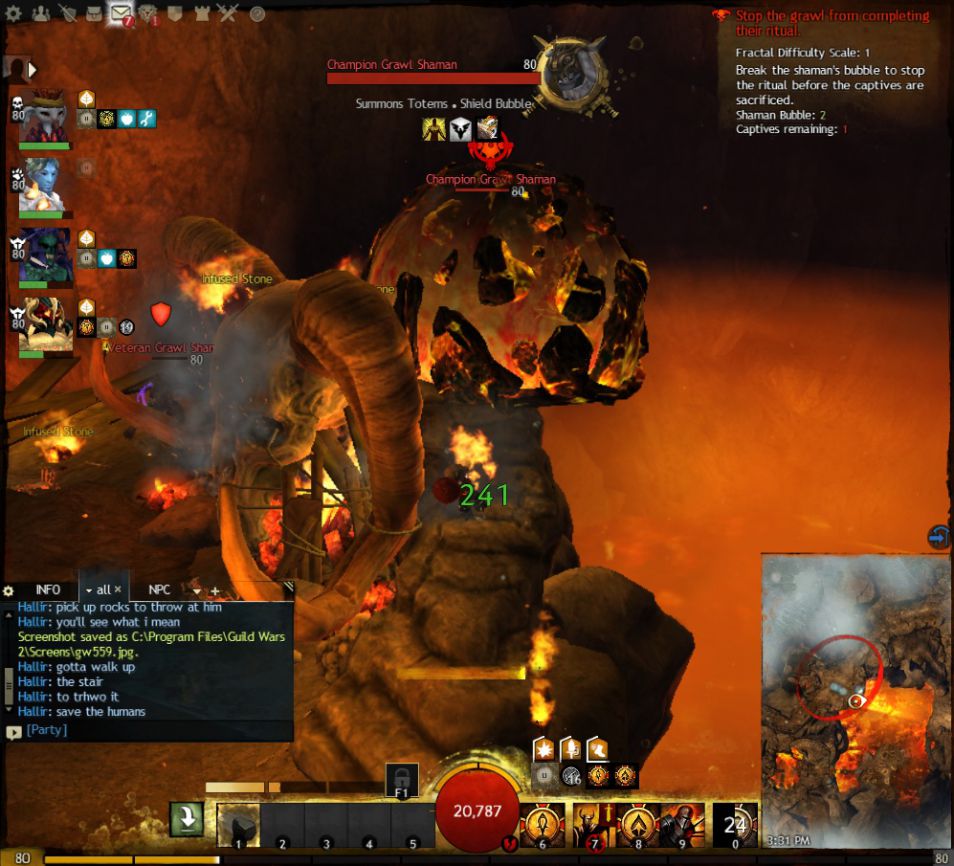Open the help question mark icon
Screen dimensions: 954x866
257,14
